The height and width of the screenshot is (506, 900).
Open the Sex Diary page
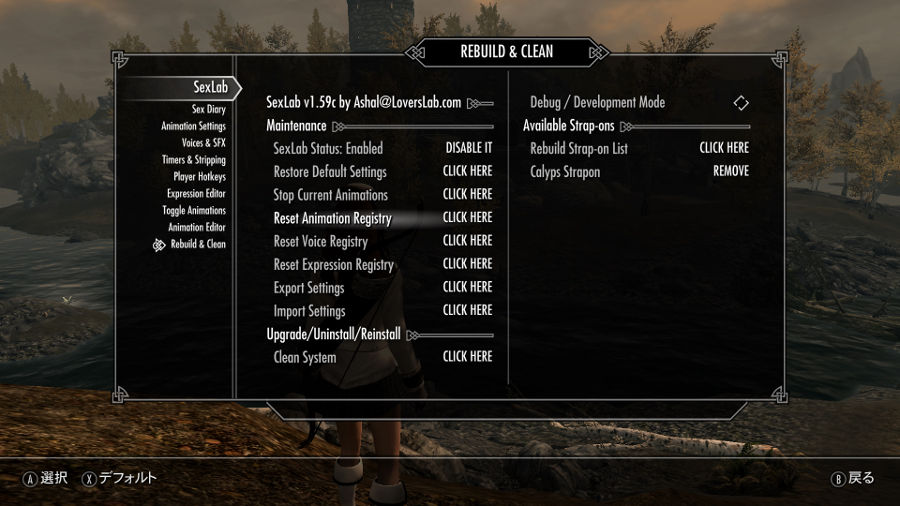click(208, 109)
